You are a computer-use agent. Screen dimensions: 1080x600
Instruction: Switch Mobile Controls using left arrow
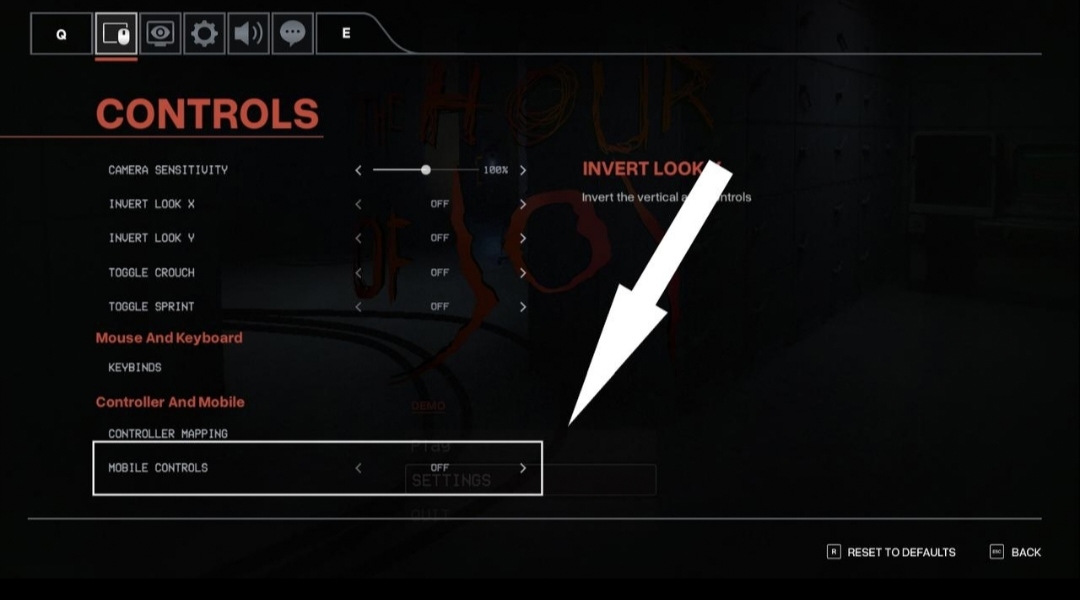[x=358, y=468]
